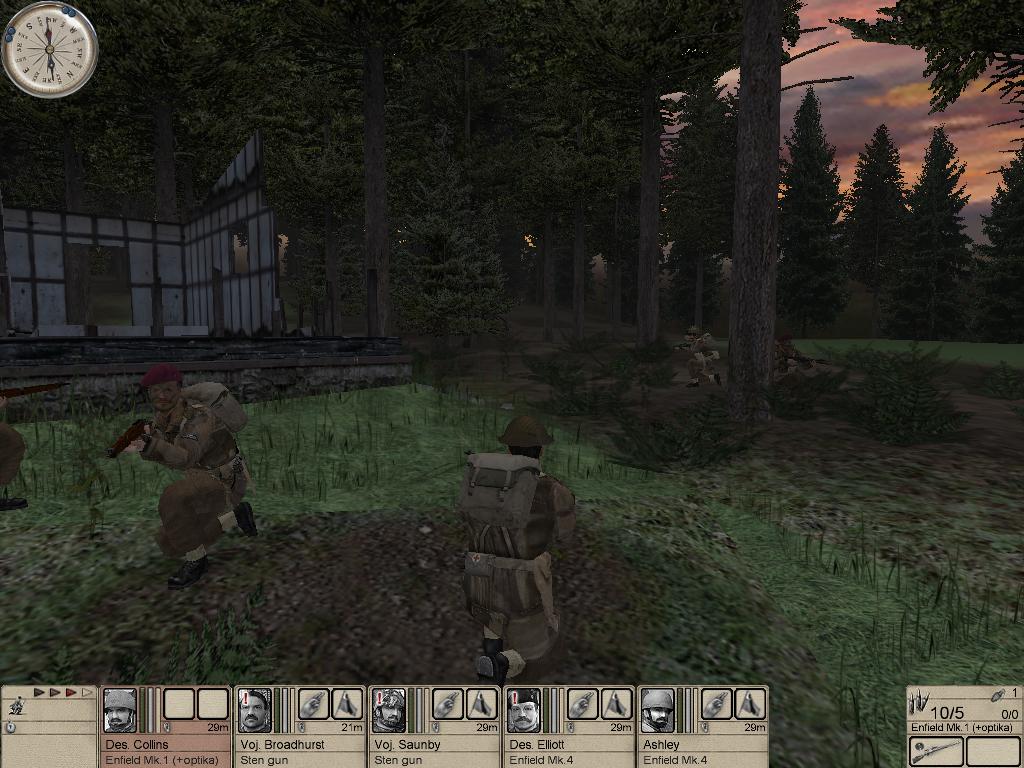
Task: Pick Voj. Saunby's soldier portrait
Action: 388,710
